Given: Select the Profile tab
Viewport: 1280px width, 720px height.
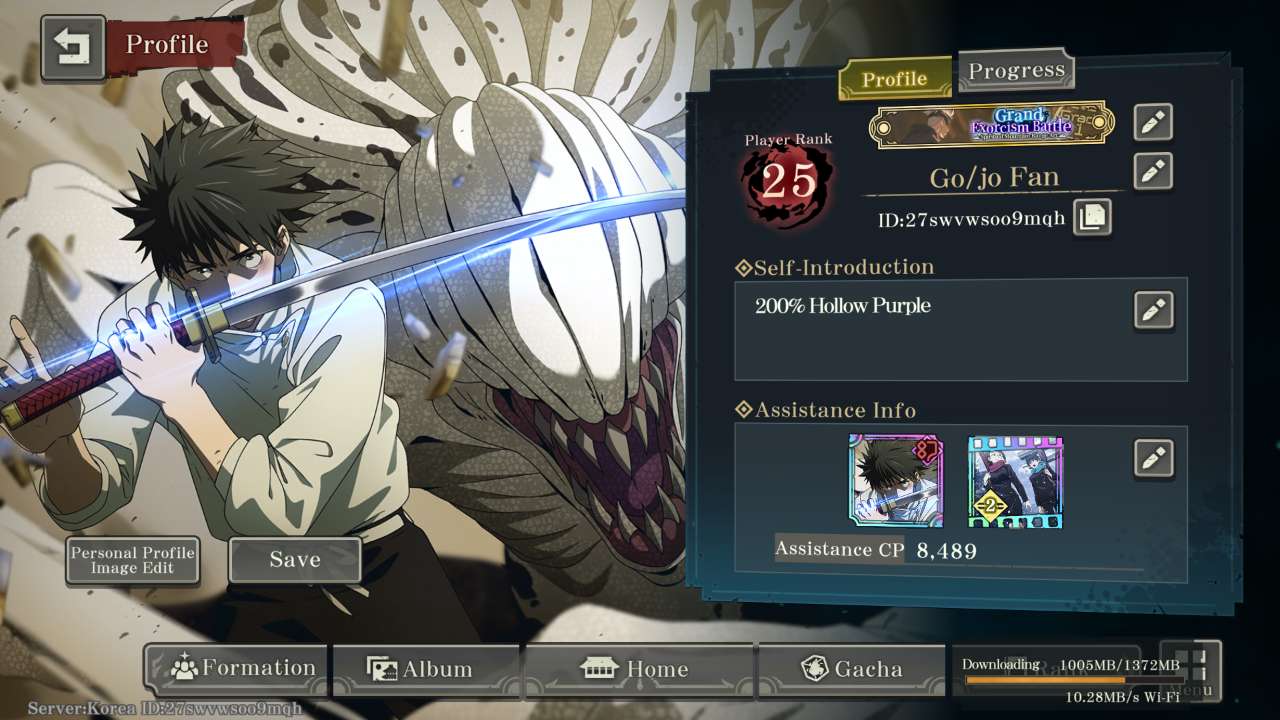Looking at the screenshot, I should tap(894, 79).
